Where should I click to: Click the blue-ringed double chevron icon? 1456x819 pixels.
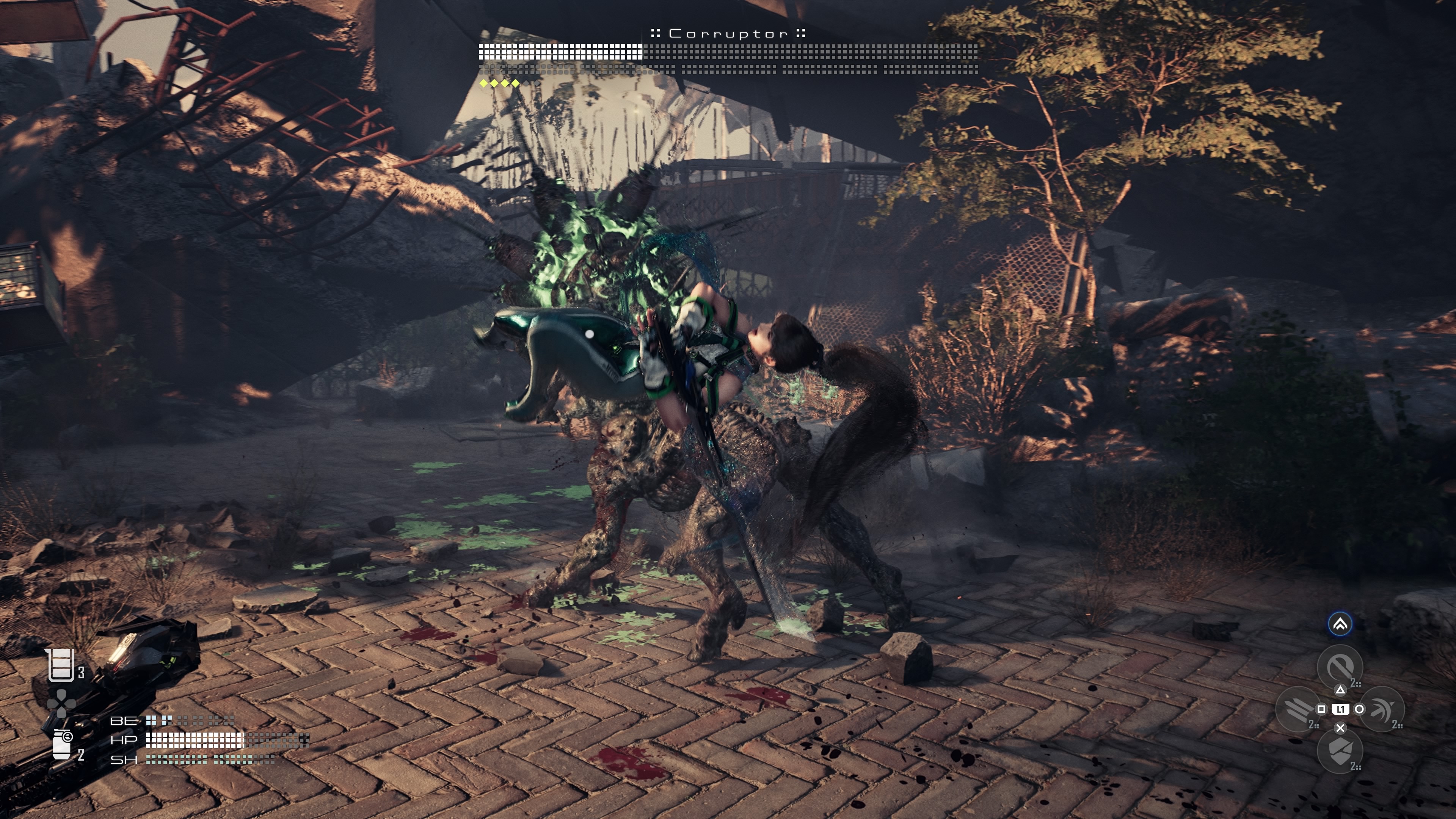(1340, 624)
